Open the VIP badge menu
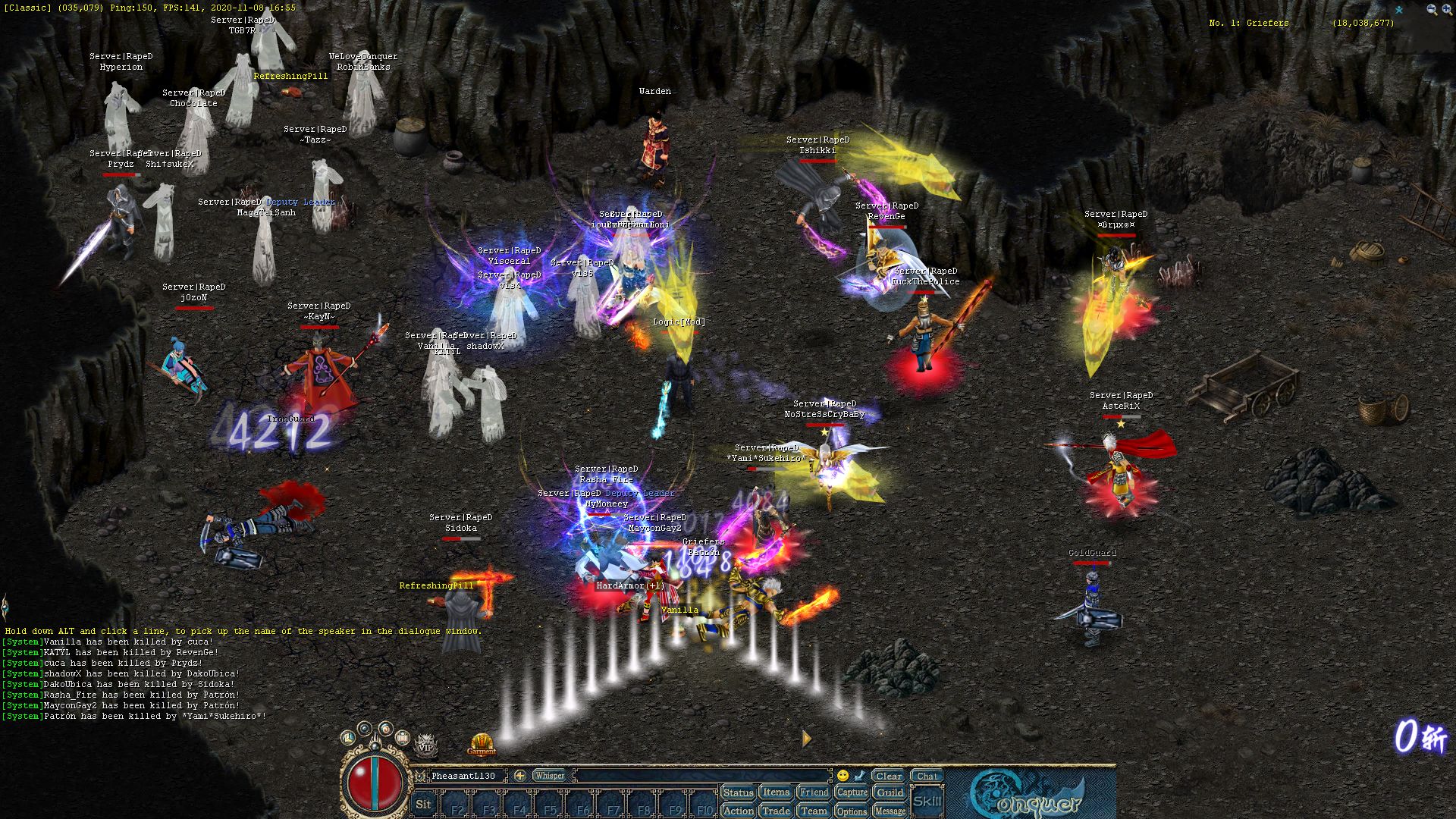The height and width of the screenshot is (819, 1456). (425, 745)
